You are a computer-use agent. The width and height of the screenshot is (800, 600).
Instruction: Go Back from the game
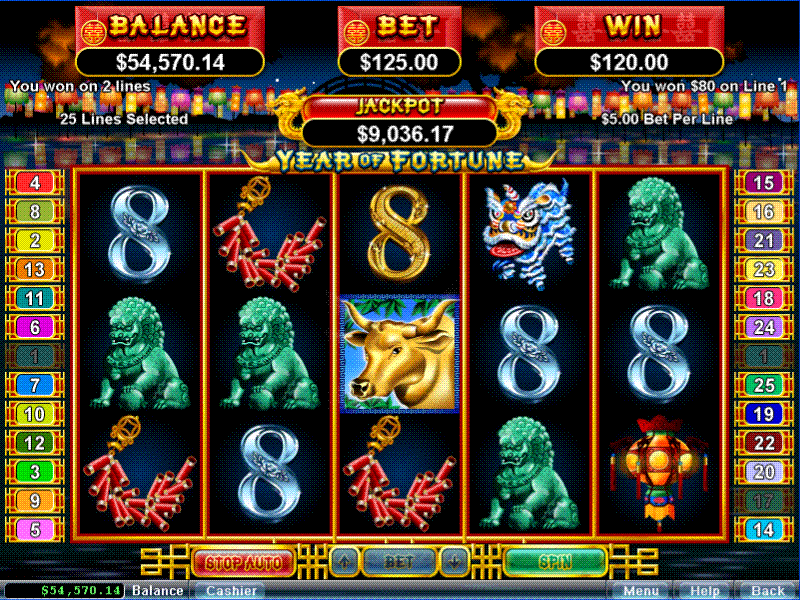click(767, 591)
